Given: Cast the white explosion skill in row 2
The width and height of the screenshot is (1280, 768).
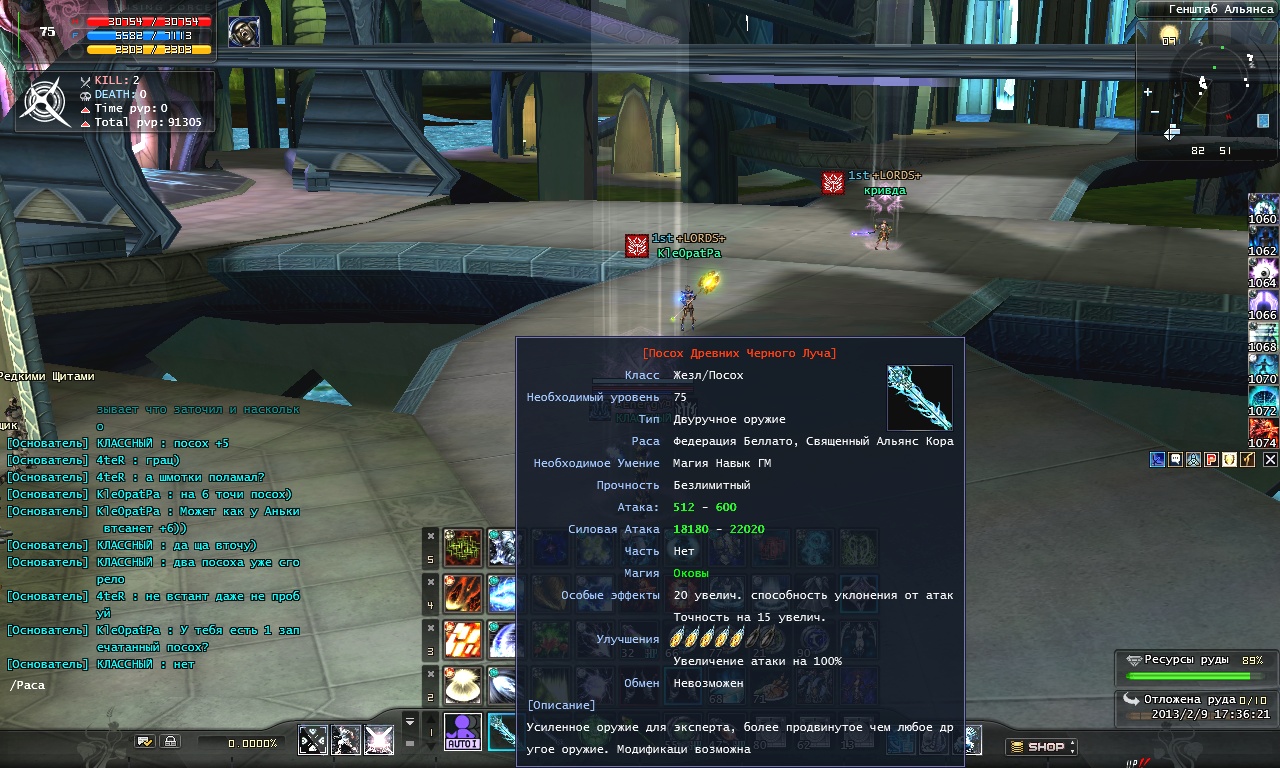Looking at the screenshot, I should click(463, 686).
